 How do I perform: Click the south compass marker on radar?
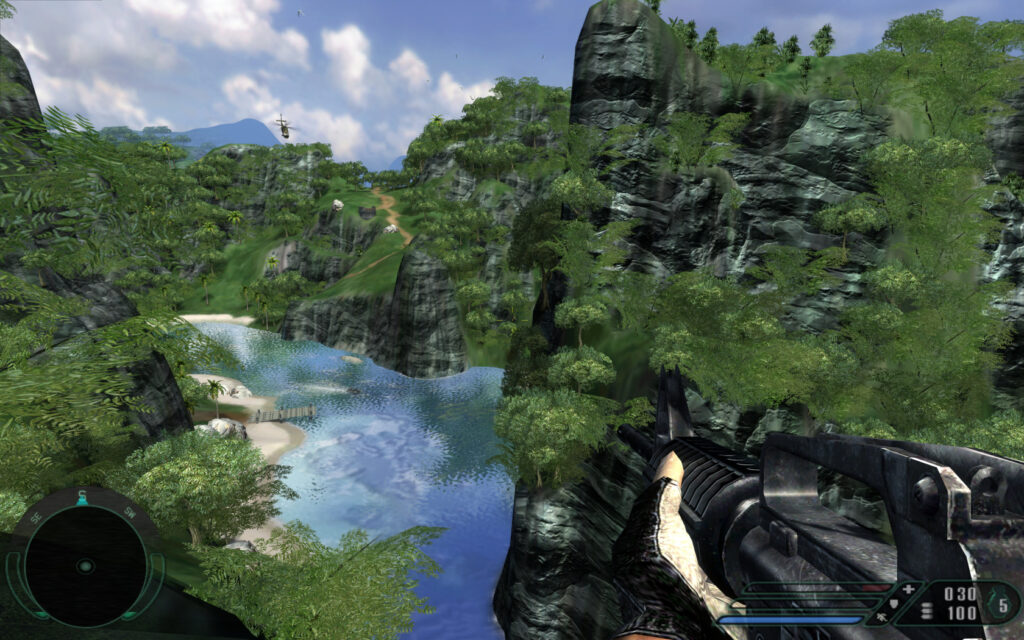(x=82, y=497)
